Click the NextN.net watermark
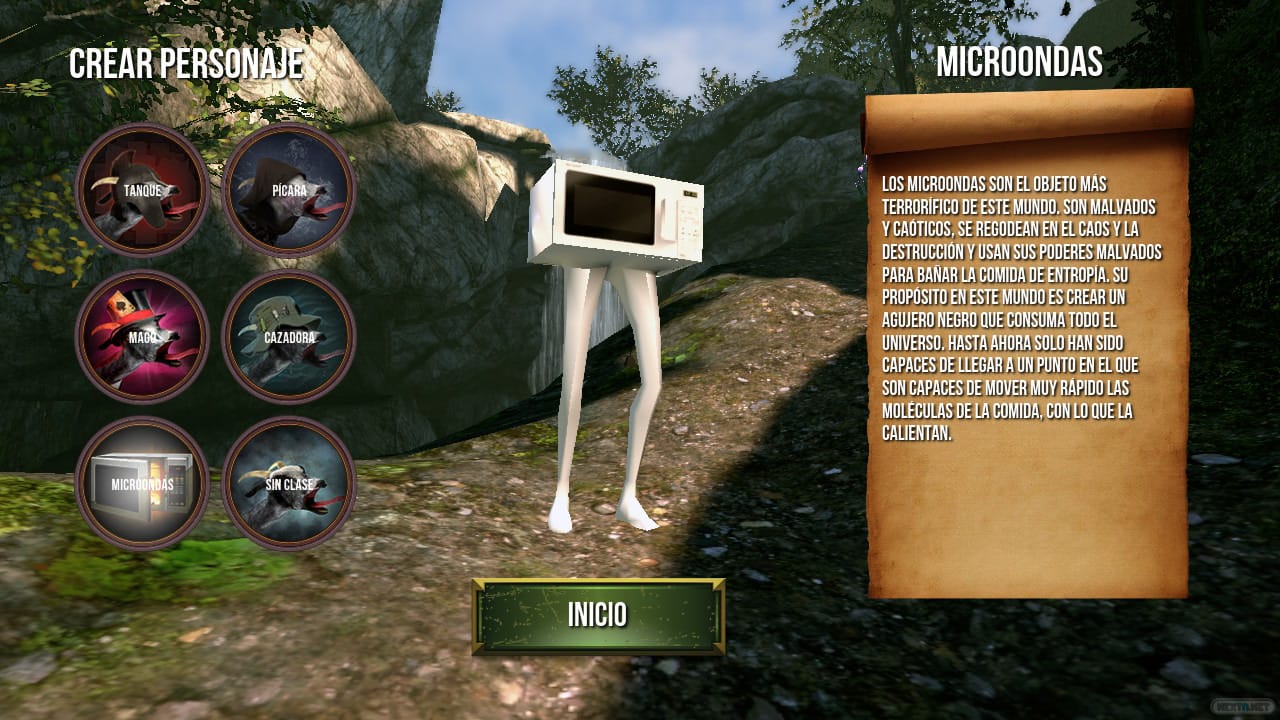 1243,707
